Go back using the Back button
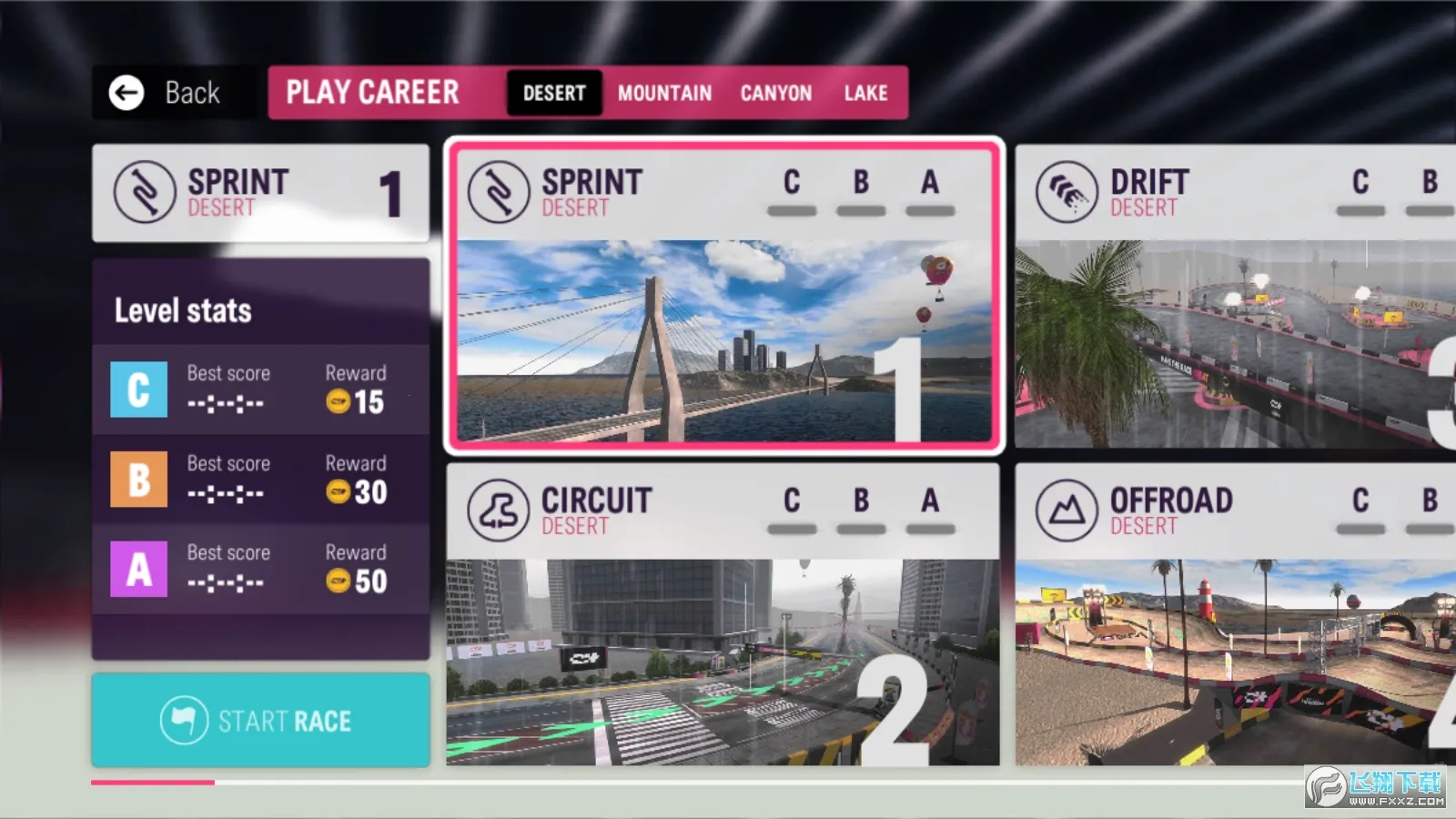 click(167, 93)
